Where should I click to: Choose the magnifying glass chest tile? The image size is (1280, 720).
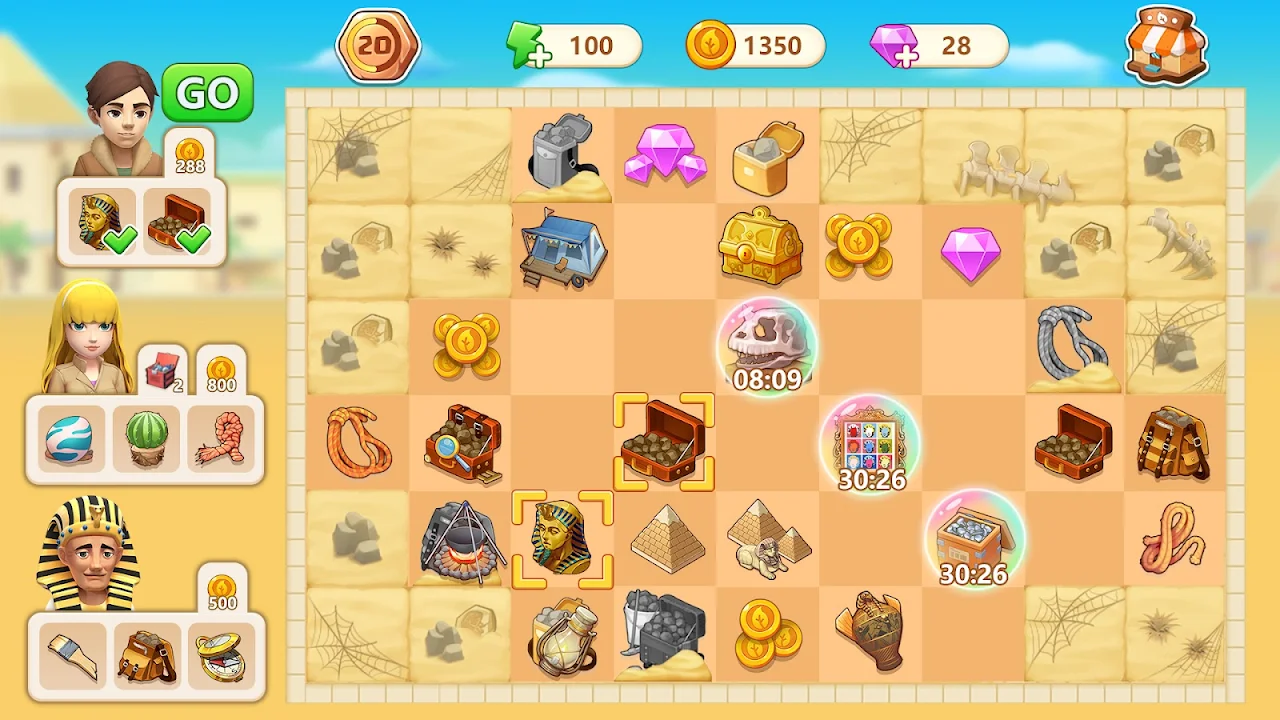click(x=460, y=442)
